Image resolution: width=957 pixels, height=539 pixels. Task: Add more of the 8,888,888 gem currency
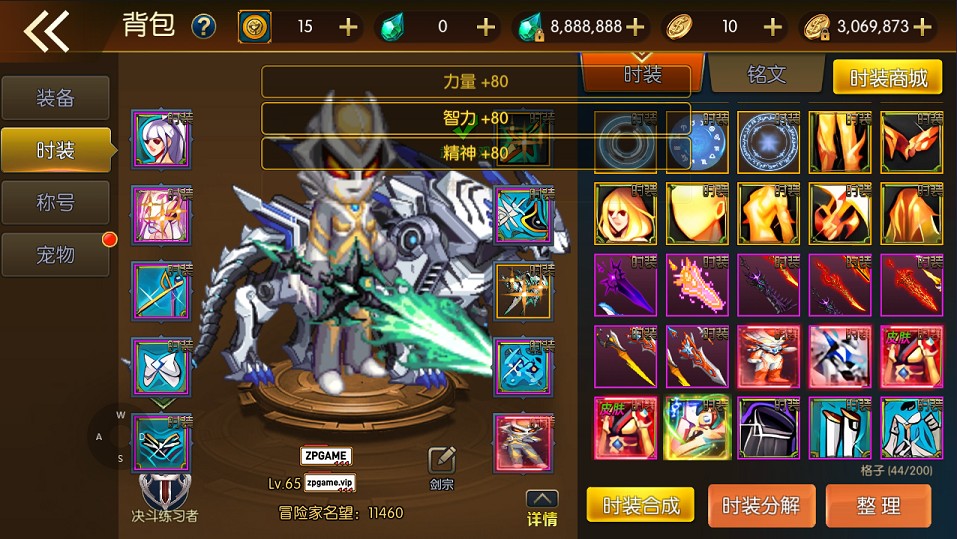634,27
